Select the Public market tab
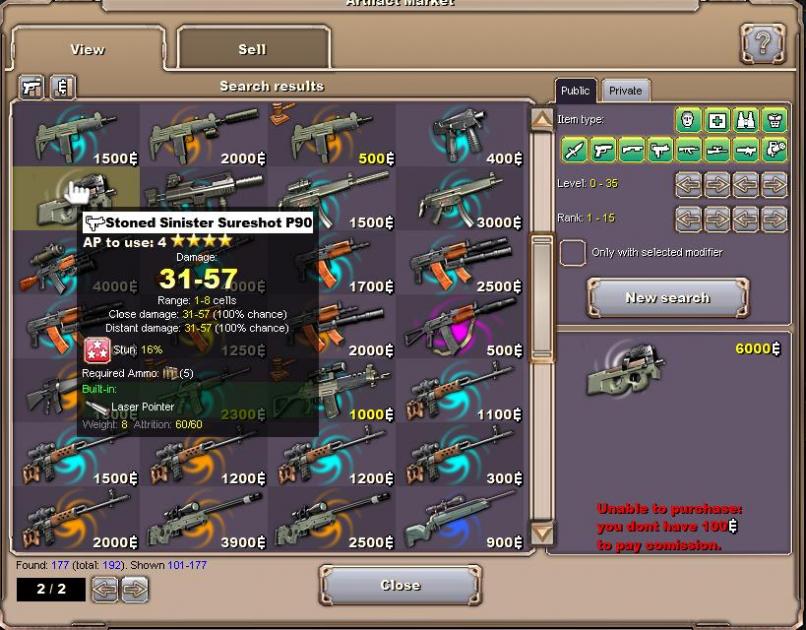Image resolution: width=806 pixels, height=630 pixels. [x=575, y=91]
